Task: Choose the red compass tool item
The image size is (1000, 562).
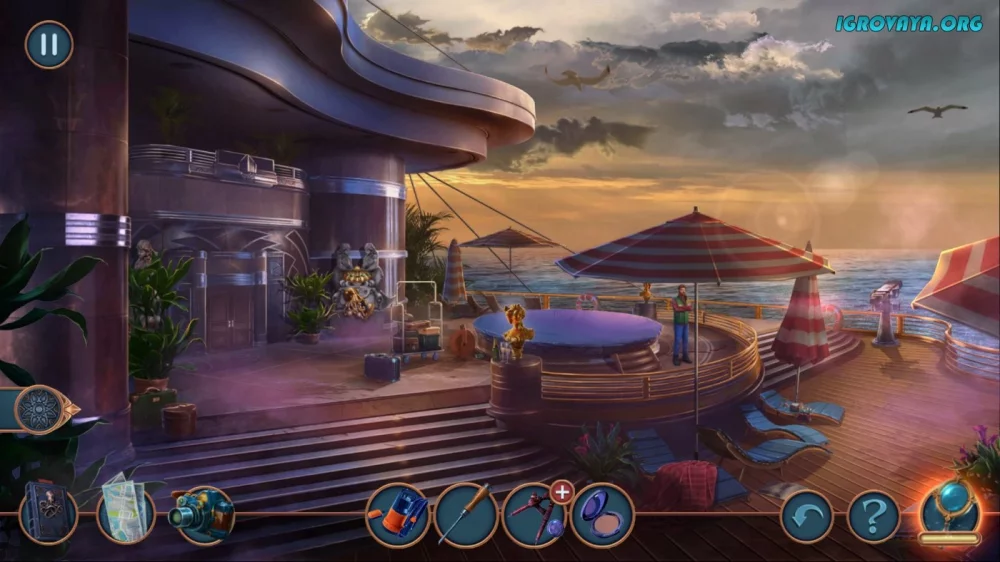Action: 532,517
